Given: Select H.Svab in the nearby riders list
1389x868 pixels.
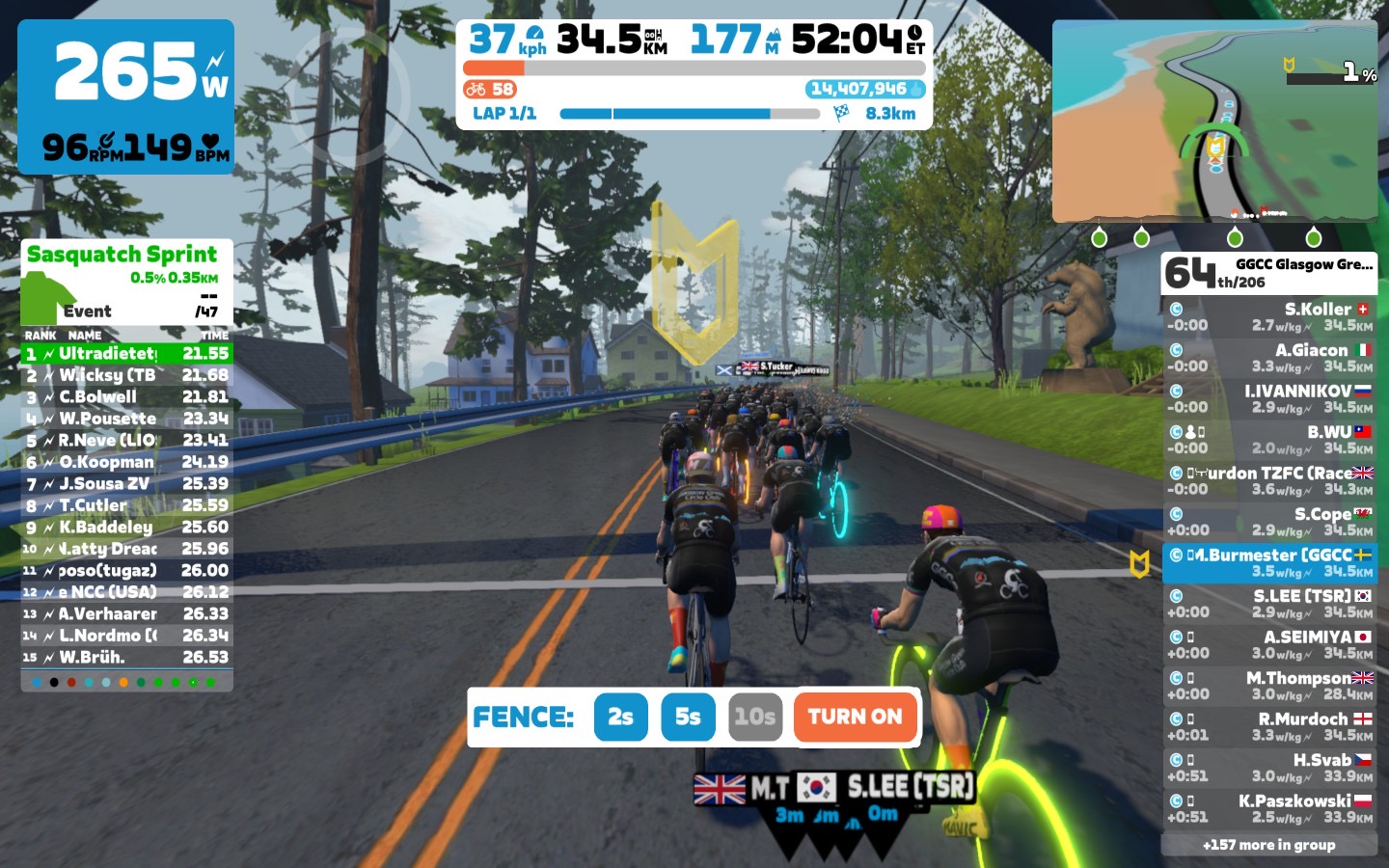Looking at the screenshot, I should (x=1269, y=768).
